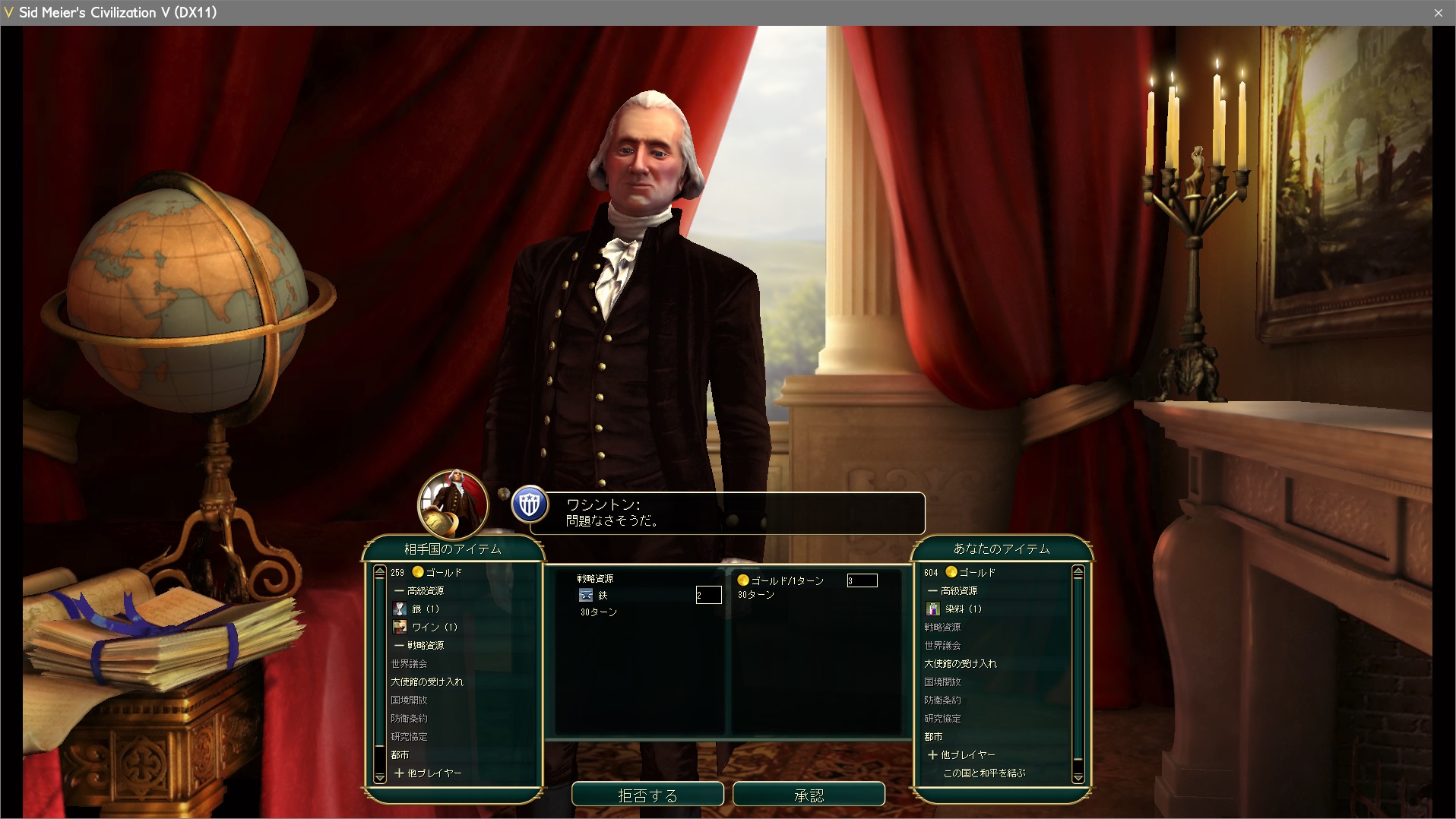Collapse 戦略資源 section in 相手国のアイテム panel

point(419,645)
